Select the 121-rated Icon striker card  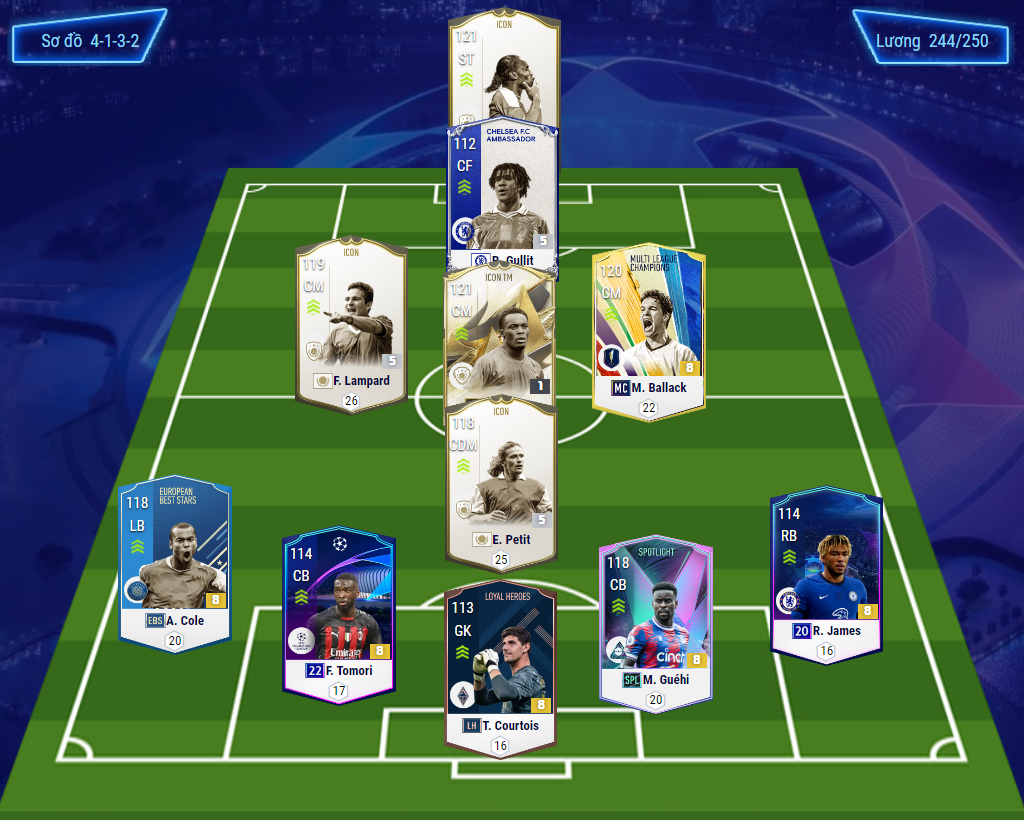[503, 70]
